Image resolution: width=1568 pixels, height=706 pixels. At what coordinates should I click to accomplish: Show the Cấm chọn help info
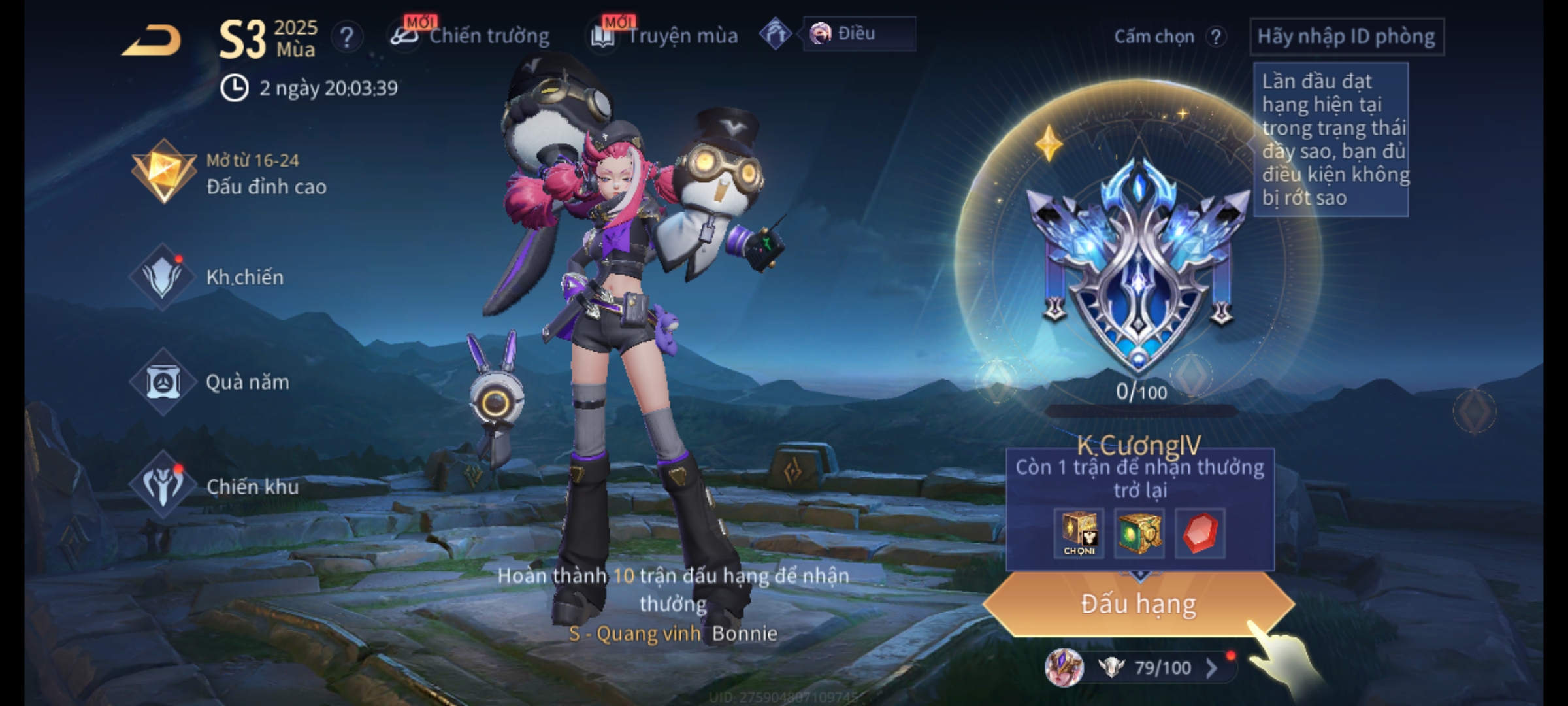(x=1216, y=37)
